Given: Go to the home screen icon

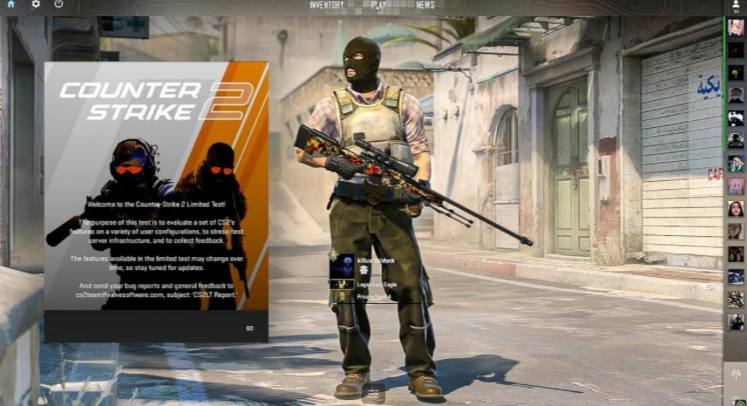Looking at the screenshot, I should click(12, 4).
